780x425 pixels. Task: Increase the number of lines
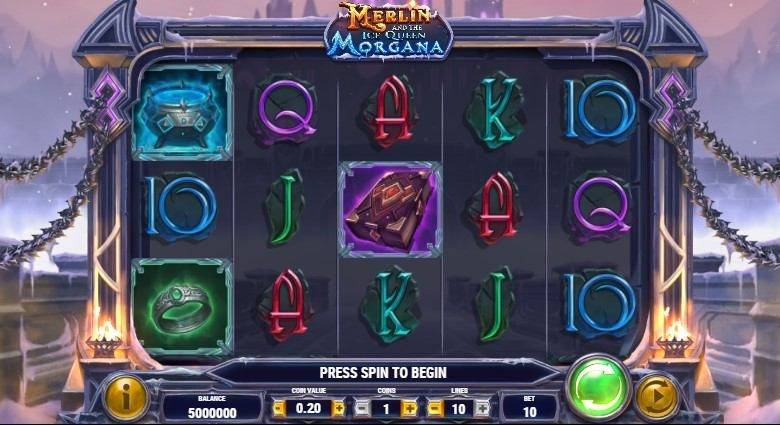[x=482, y=408]
